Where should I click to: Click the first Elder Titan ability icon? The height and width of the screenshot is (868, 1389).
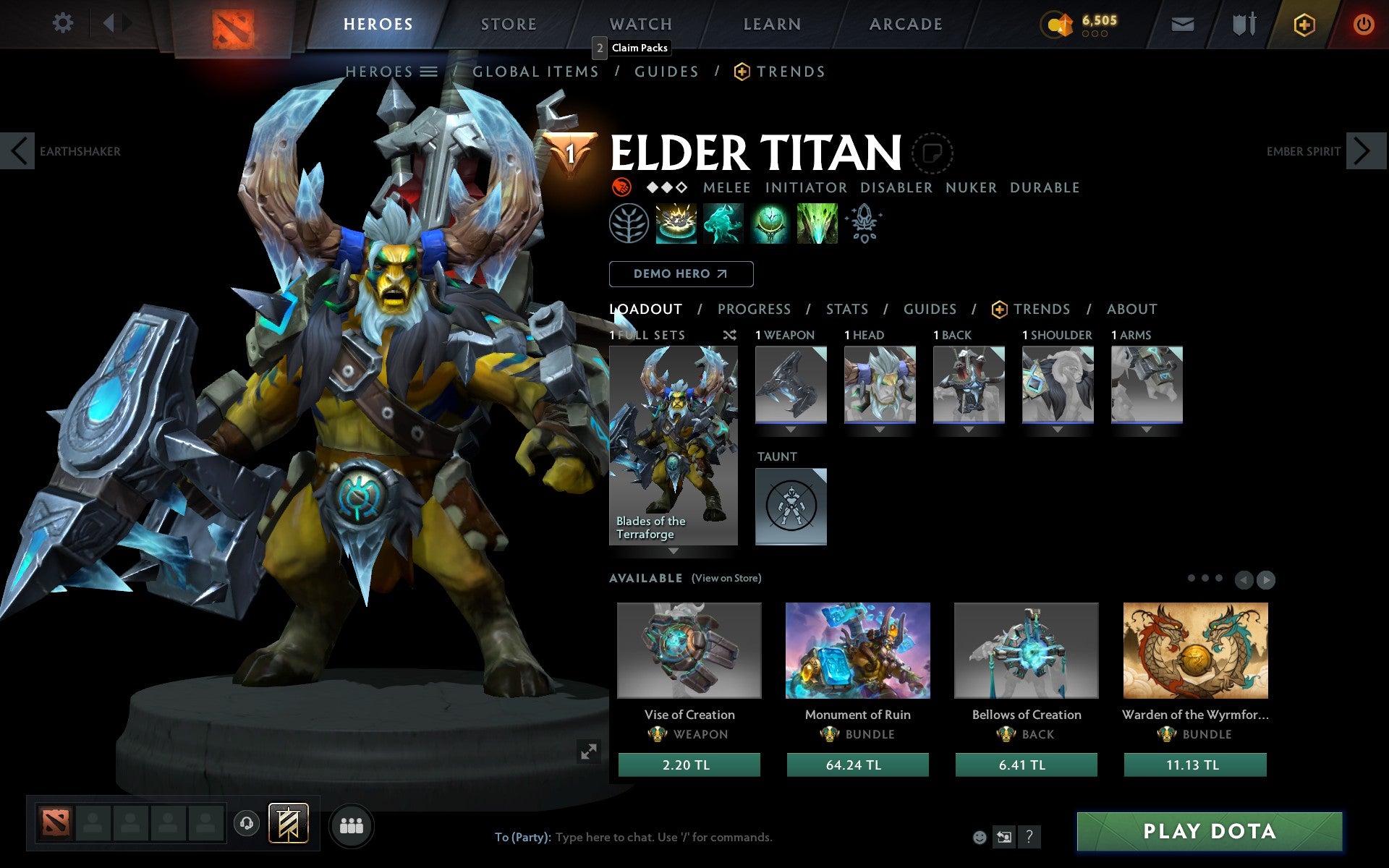676,224
